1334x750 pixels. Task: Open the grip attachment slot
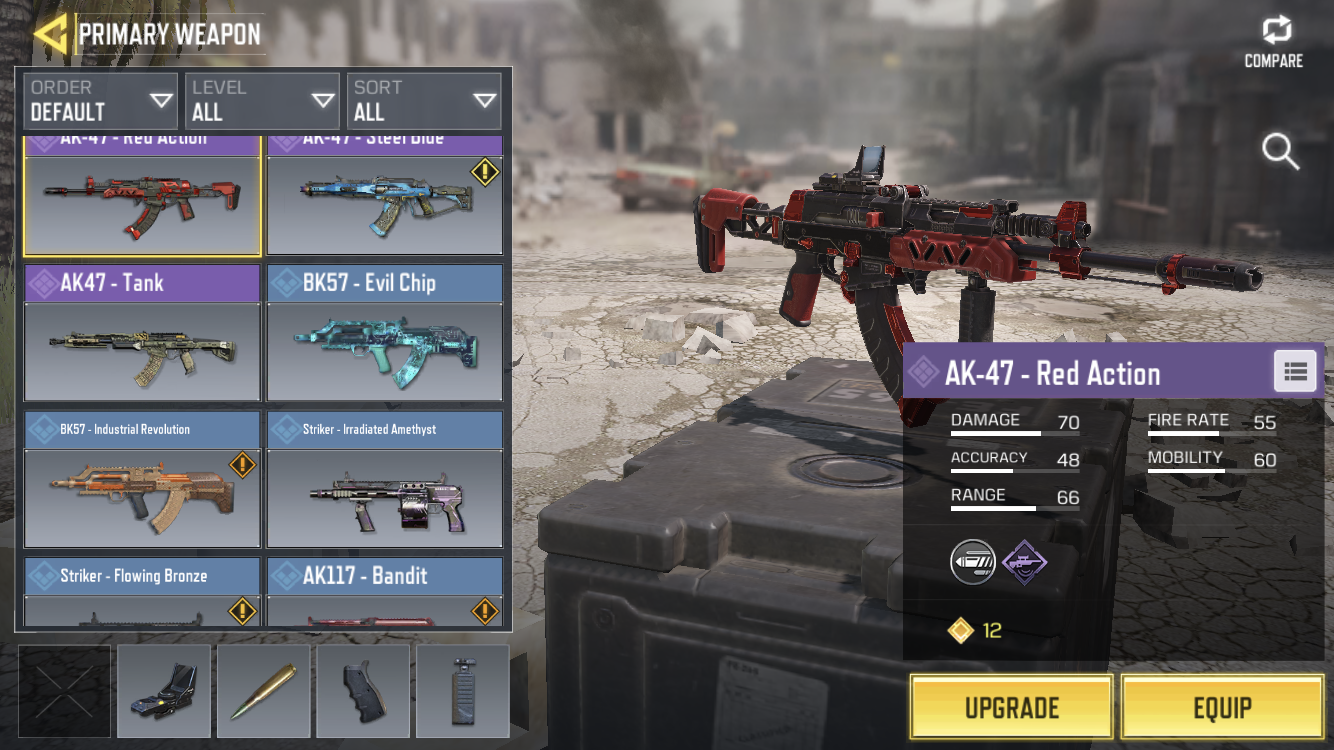[x=363, y=691]
